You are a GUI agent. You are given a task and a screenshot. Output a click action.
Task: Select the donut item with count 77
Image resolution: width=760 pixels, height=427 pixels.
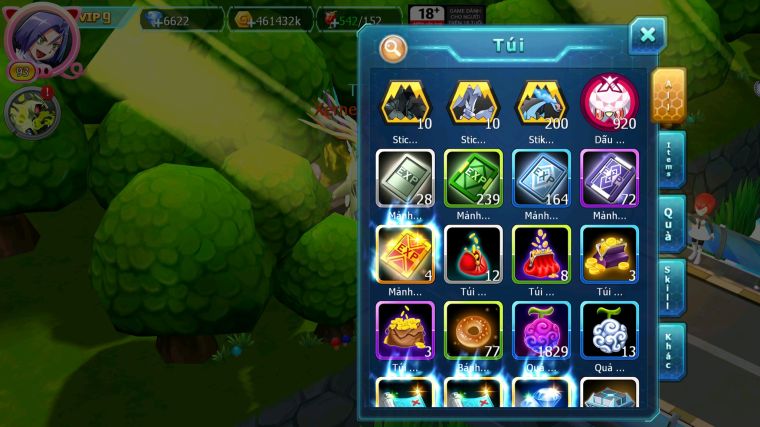click(473, 330)
